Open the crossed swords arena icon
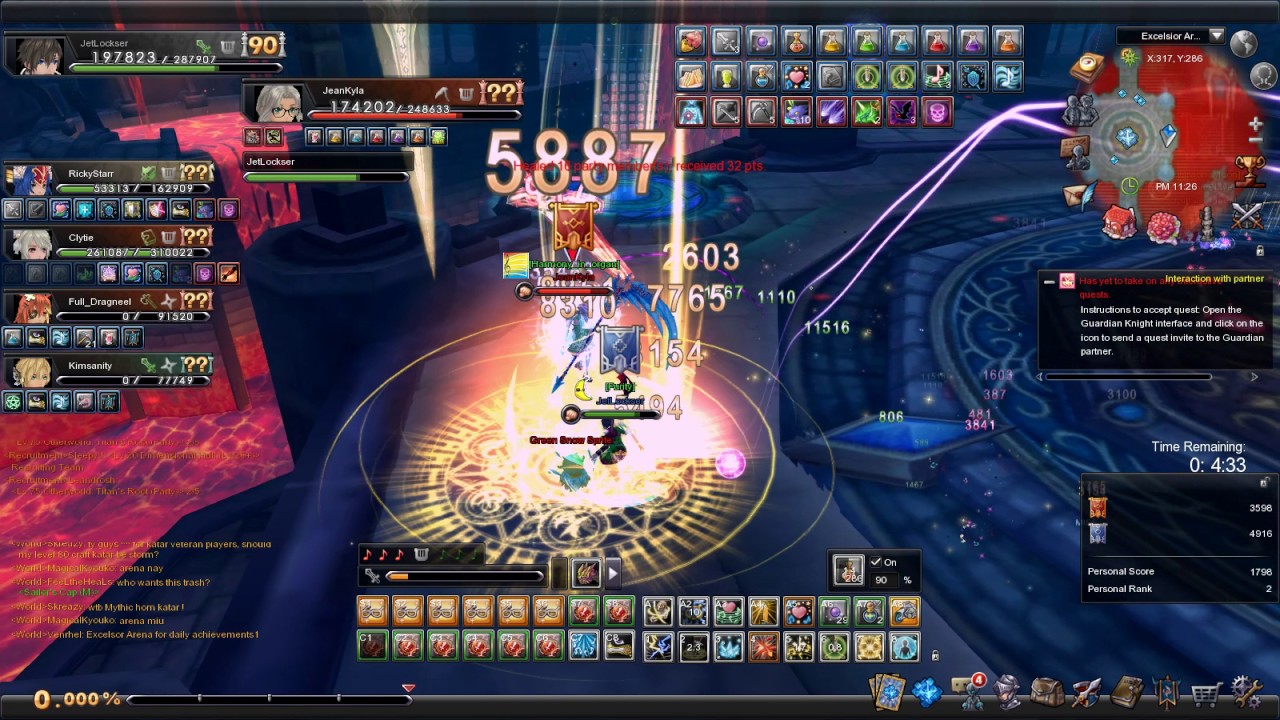 point(1247,214)
